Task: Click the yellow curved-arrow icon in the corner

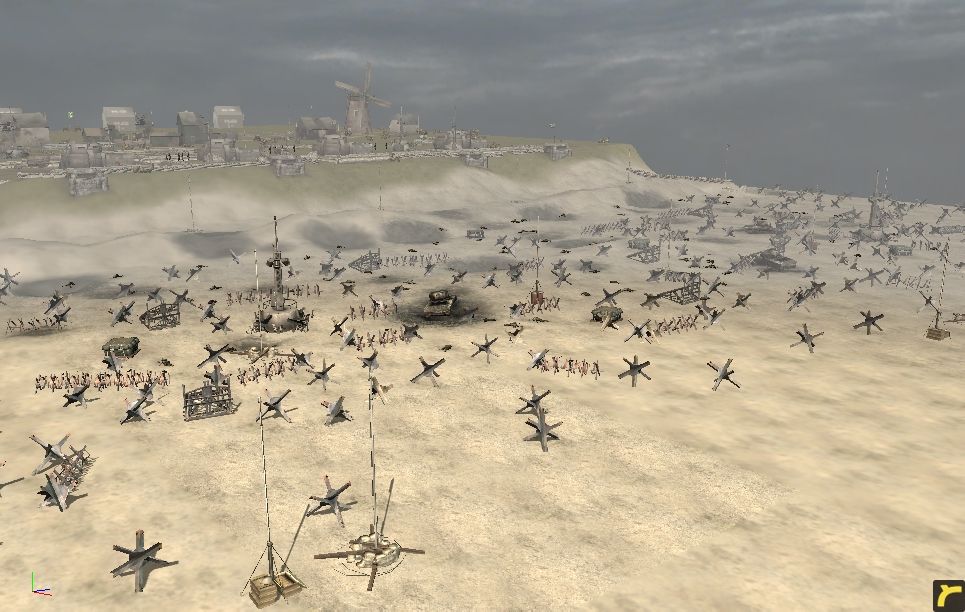Action: tap(948, 595)
